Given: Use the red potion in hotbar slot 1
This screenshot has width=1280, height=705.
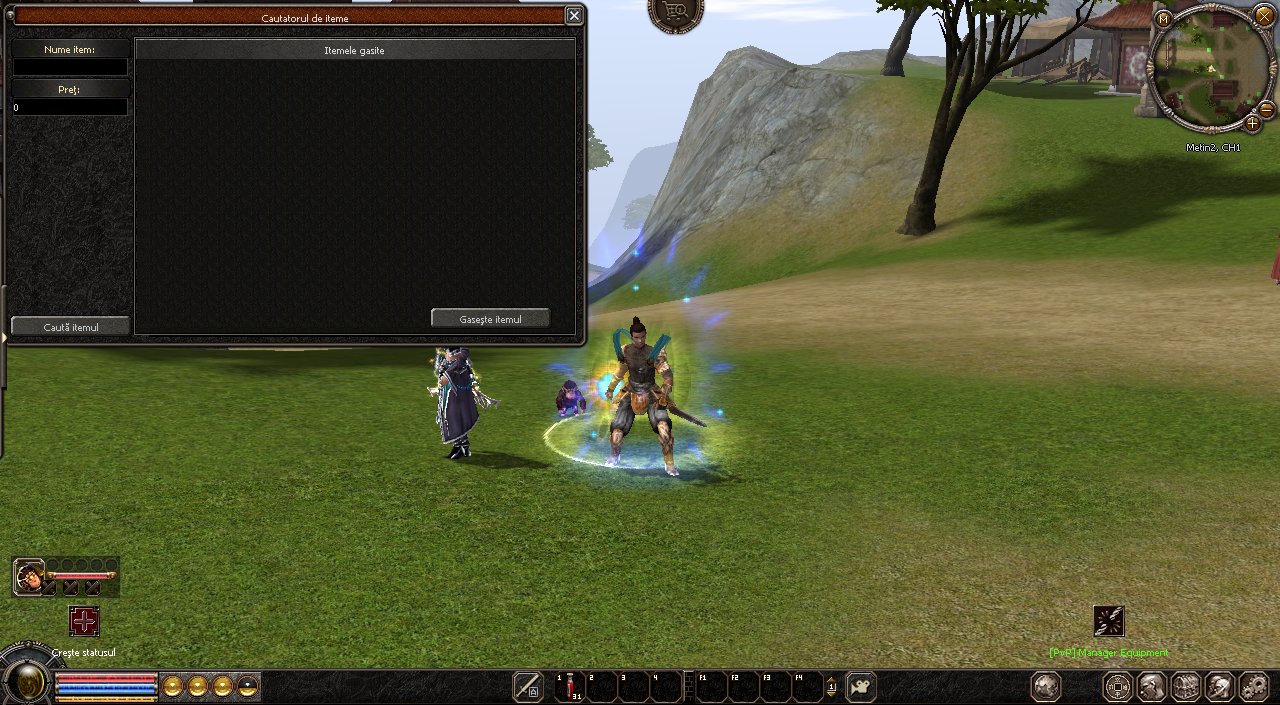Looking at the screenshot, I should point(570,686).
